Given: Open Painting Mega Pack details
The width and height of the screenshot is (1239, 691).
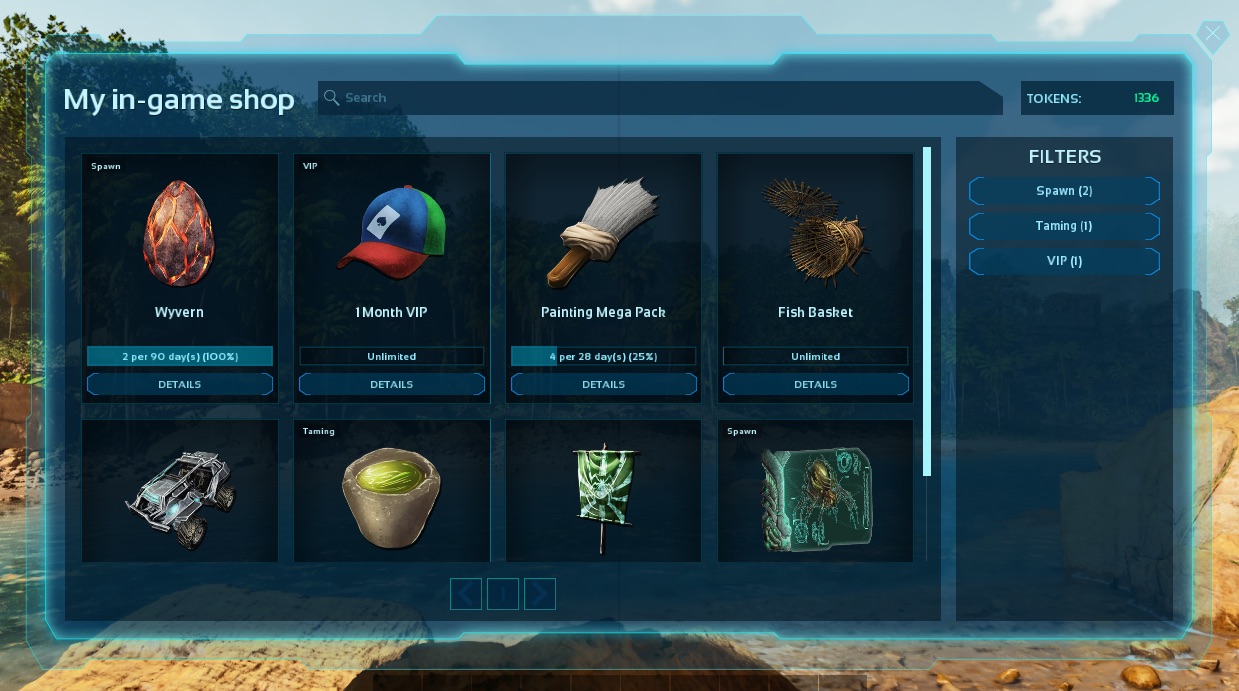Looking at the screenshot, I should click(x=604, y=384).
